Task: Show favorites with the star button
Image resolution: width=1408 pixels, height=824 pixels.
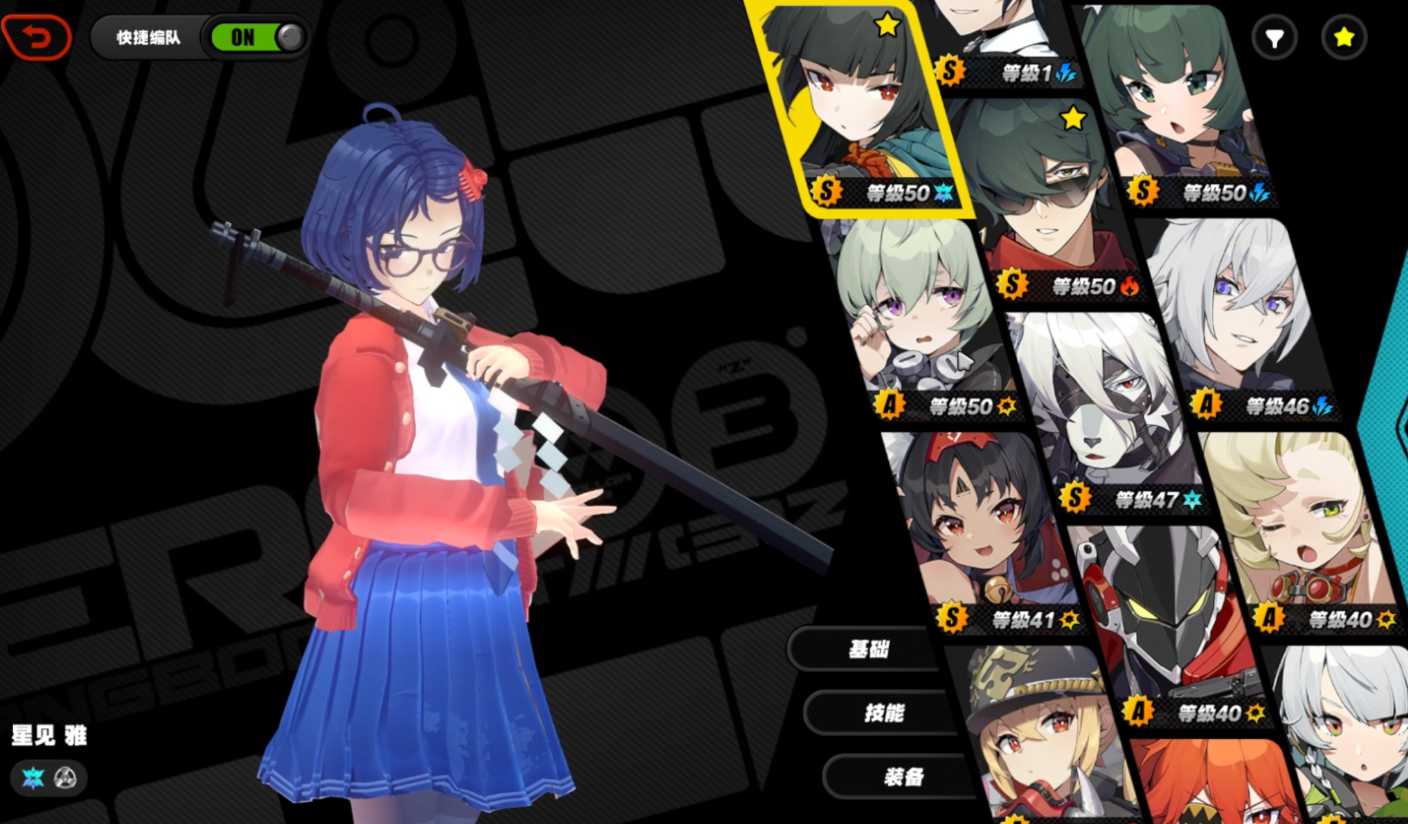Action: pyautogui.click(x=1344, y=39)
